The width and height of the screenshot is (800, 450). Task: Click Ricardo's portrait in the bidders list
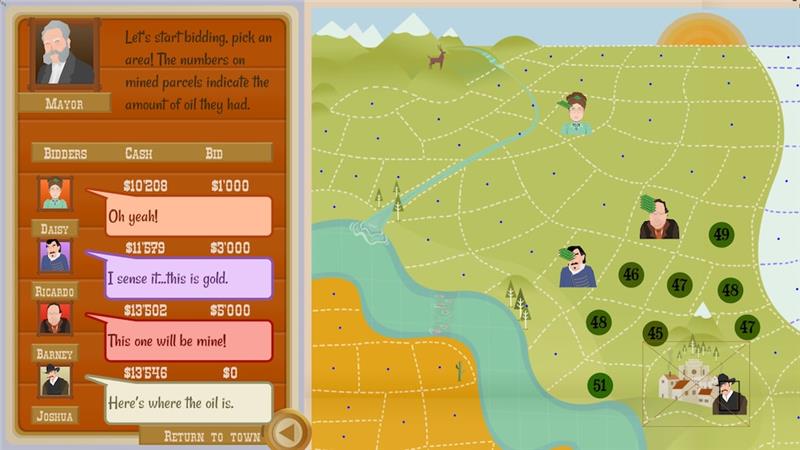click(54, 256)
